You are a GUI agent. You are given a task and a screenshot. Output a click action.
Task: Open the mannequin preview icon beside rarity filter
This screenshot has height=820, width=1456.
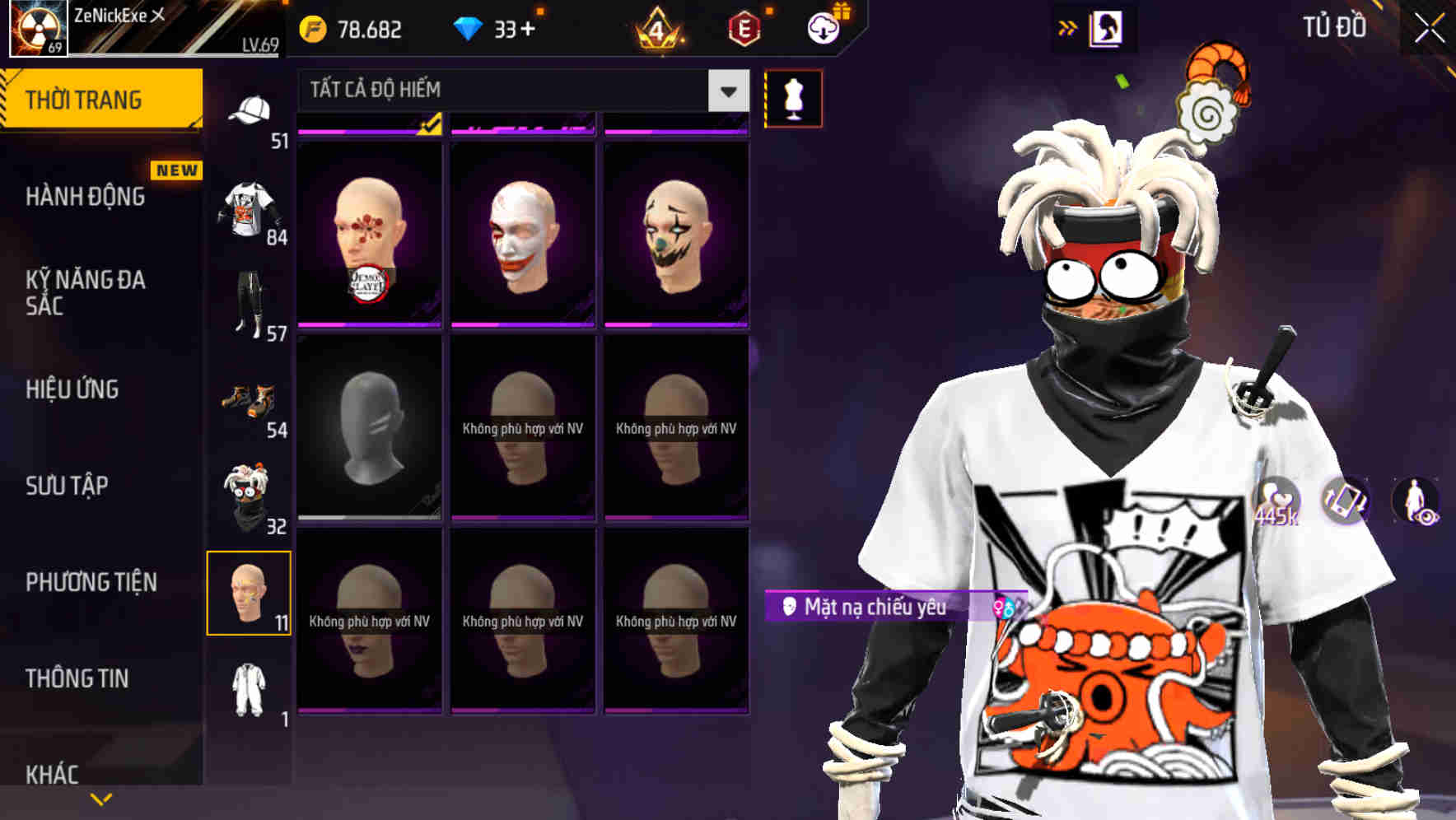tap(794, 97)
